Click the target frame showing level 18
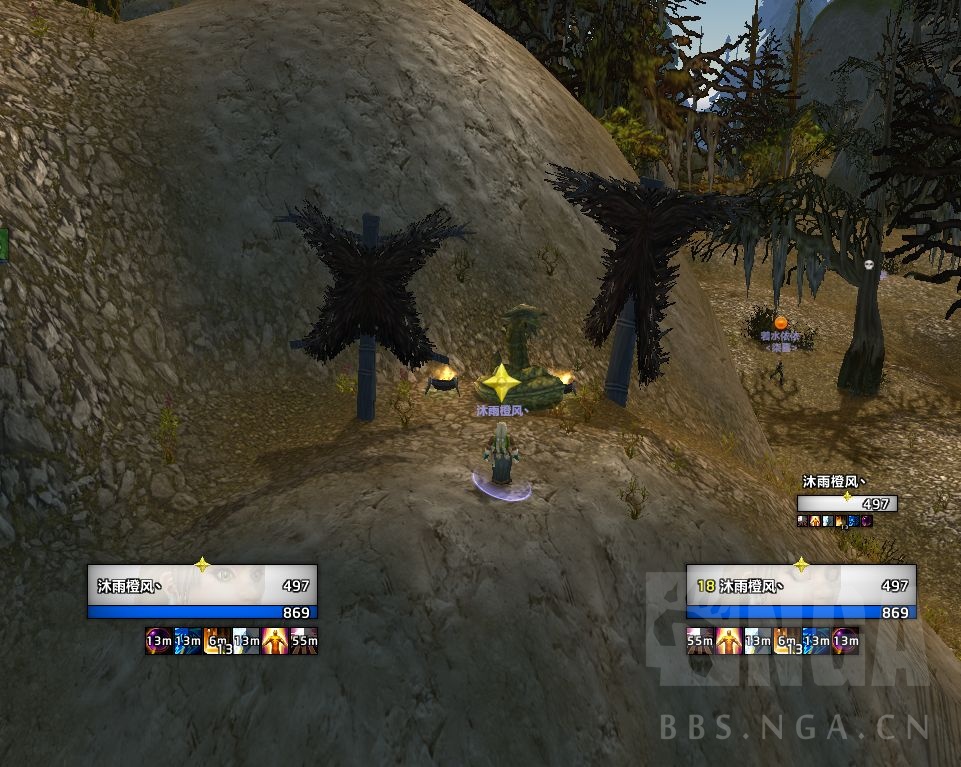Viewport: 961px width, 767px height. coord(801,592)
